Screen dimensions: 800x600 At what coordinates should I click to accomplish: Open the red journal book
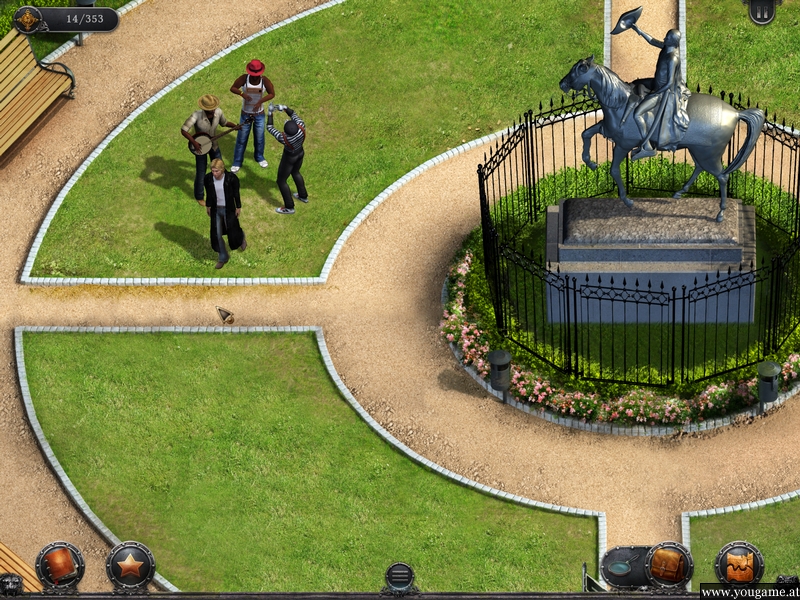[x=60, y=566]
